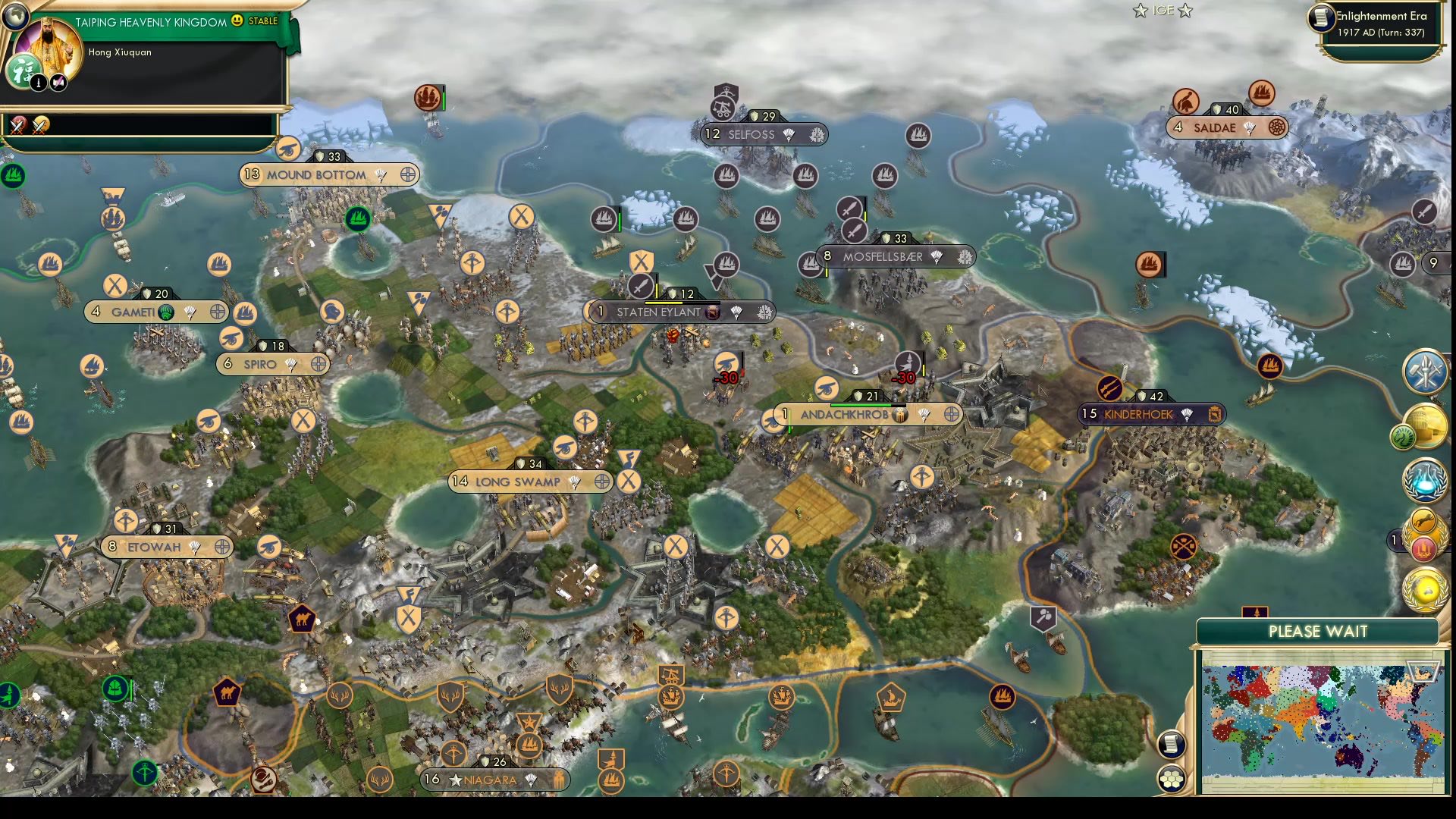
Task: Mute audio via the crossed speaker icon
Action: click(x=58, y=83)
